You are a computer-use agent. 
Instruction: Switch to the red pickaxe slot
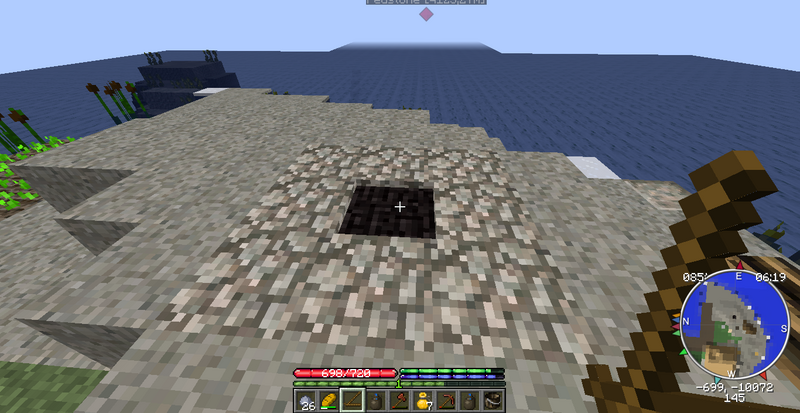click(x=446, y=401)
